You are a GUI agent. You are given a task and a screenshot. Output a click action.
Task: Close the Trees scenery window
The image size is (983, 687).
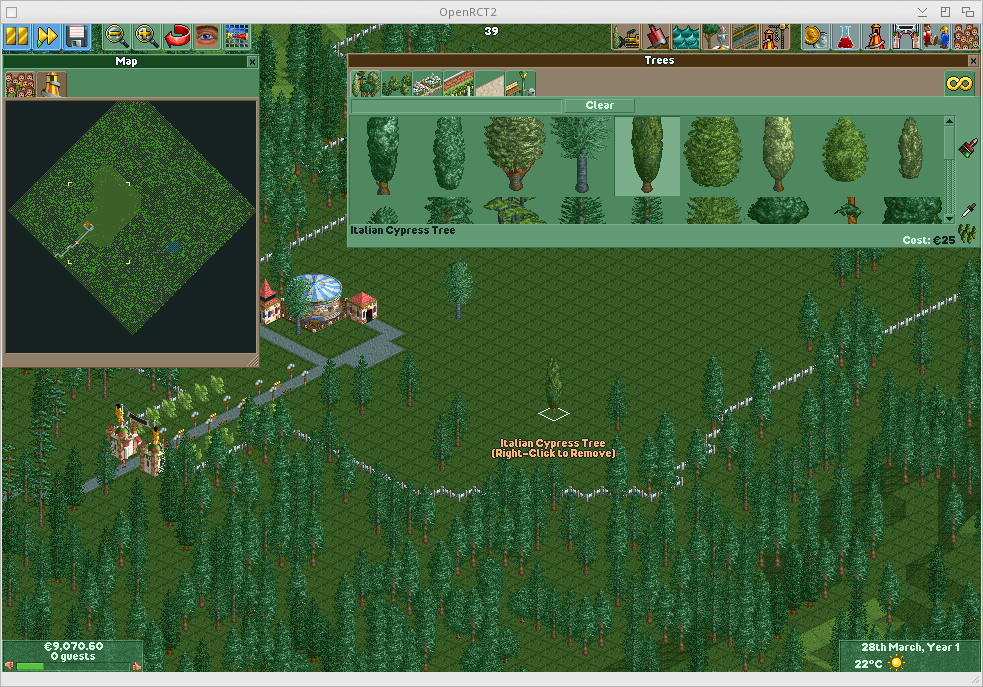tap(968, 61)
